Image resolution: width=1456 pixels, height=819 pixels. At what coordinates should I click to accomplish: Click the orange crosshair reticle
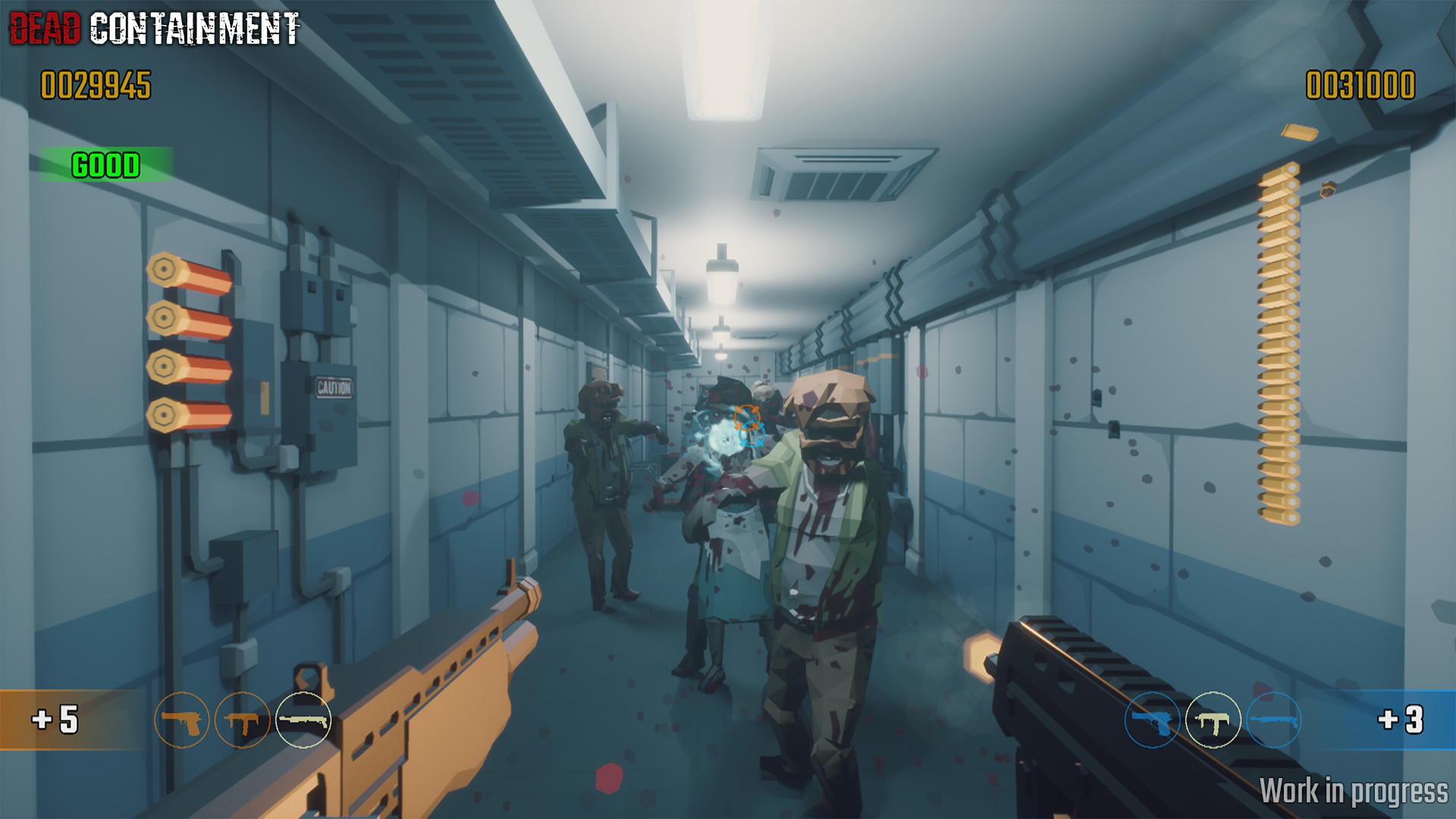click(x=746, y=419)
